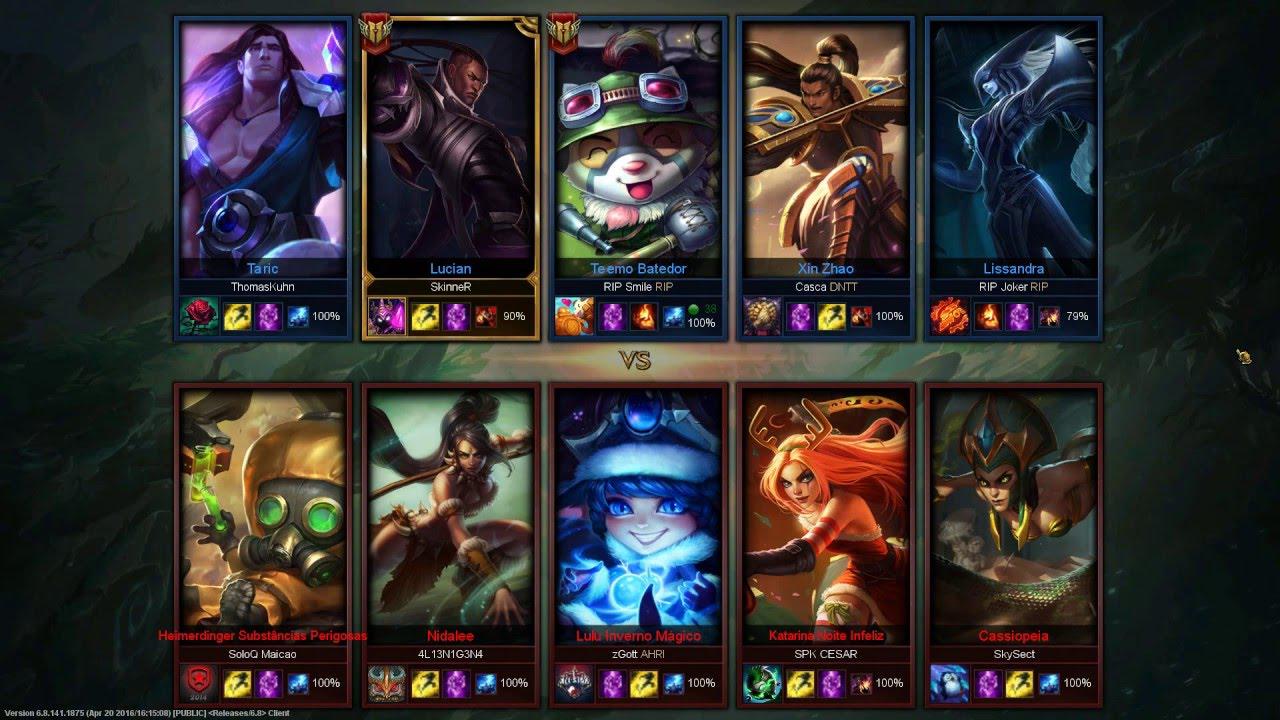The image size is (1280, 720).
Task: Choose the Teemo Batedor card
Action: pos(638,150)
